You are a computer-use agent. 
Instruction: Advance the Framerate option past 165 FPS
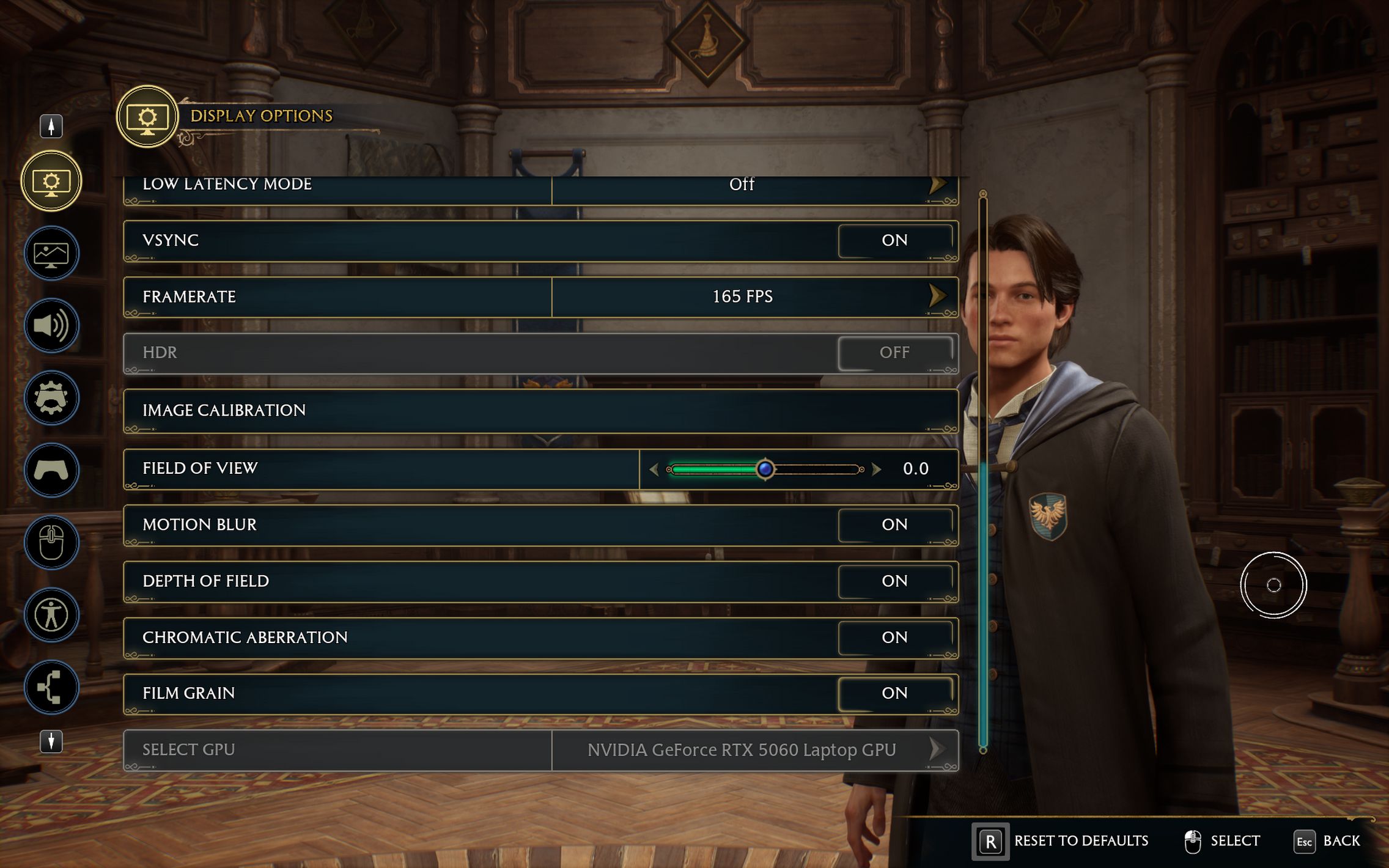pos(937,296)
